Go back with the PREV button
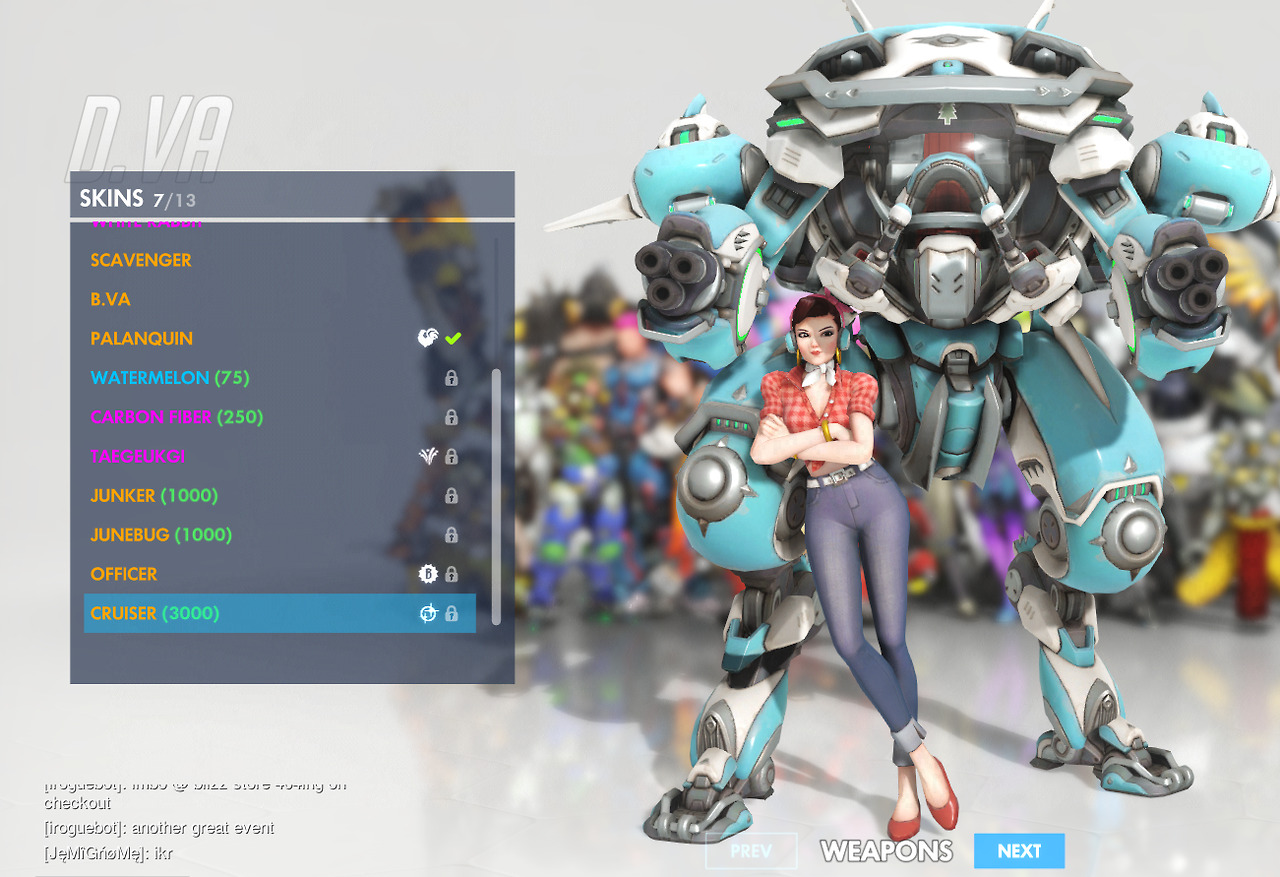Image resolution: width=1280 pixels, height=877 pixels. pyautogui.click(x=751, y=851)
